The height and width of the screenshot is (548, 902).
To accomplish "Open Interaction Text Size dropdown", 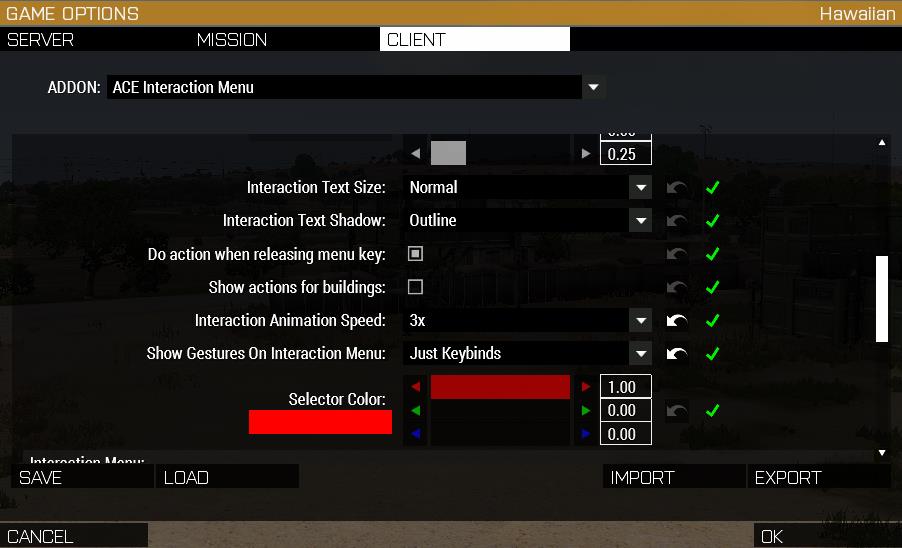I will point(640,187).
